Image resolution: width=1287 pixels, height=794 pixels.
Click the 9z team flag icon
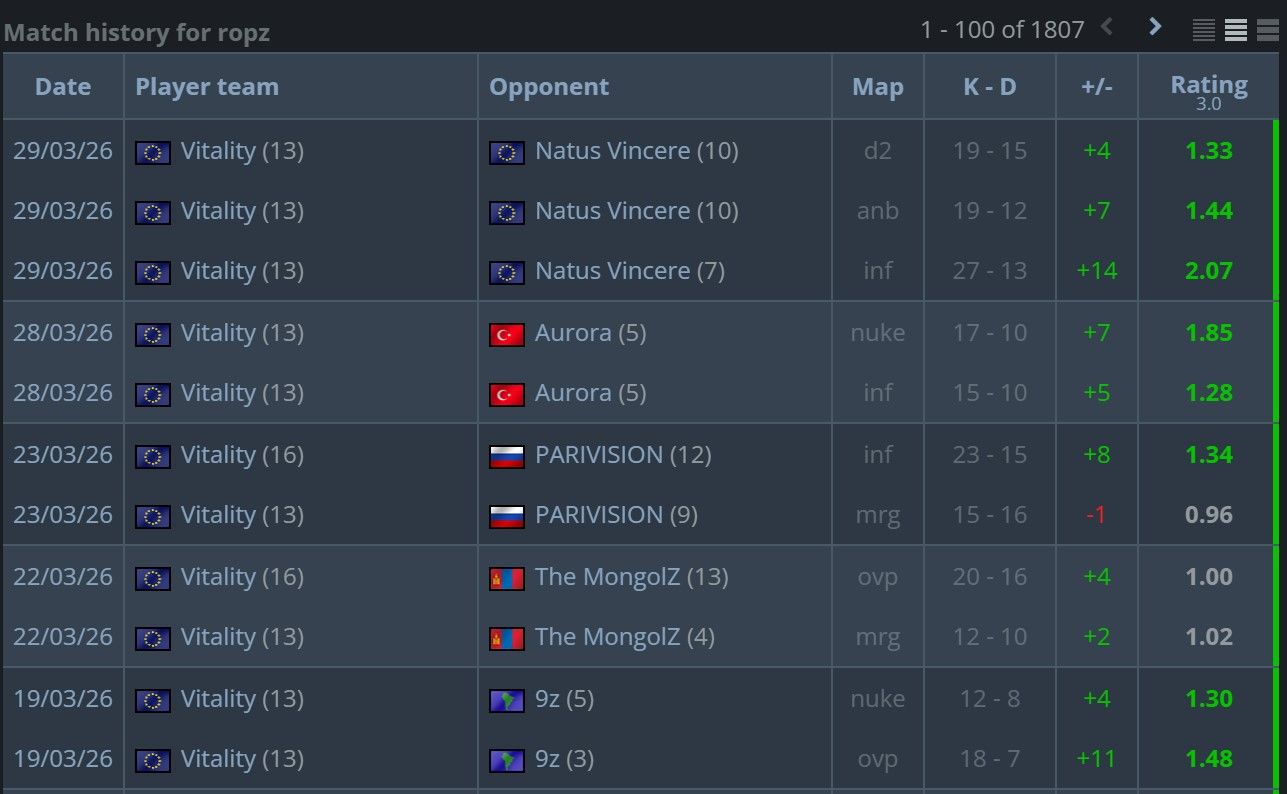[507, 699]
